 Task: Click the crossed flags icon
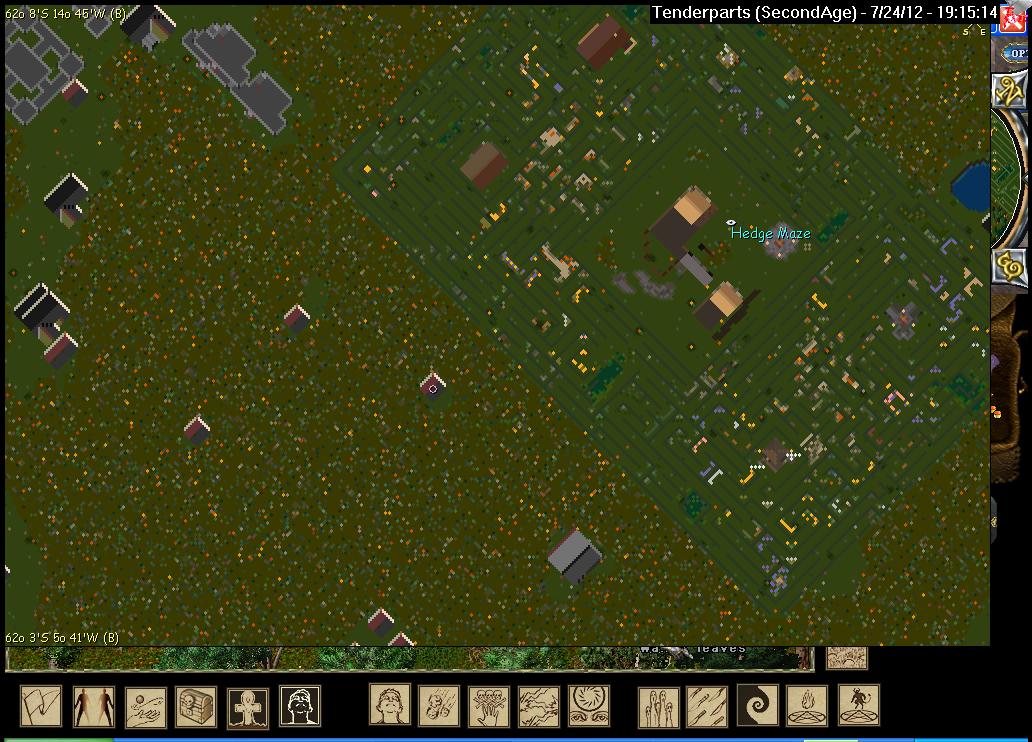tap(41, 706)
